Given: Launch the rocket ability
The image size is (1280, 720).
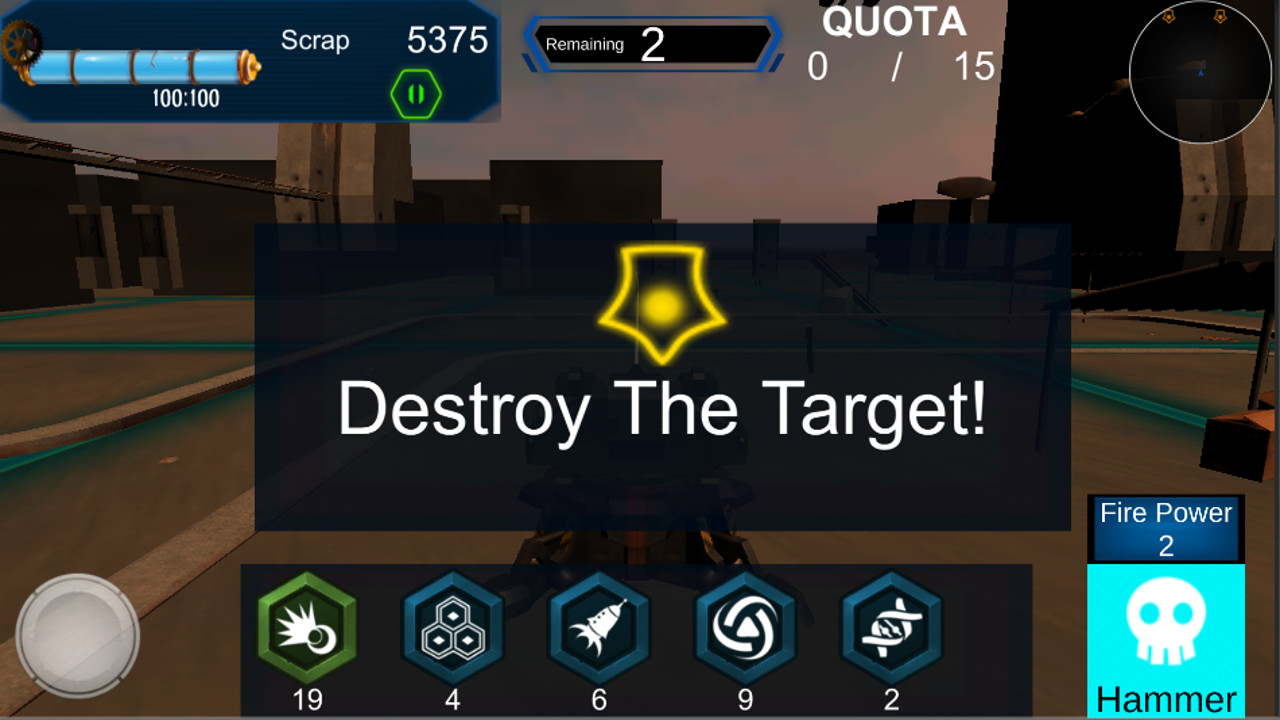Looking at the screenshot, I should pyautogui.click(x=599, y=630).
